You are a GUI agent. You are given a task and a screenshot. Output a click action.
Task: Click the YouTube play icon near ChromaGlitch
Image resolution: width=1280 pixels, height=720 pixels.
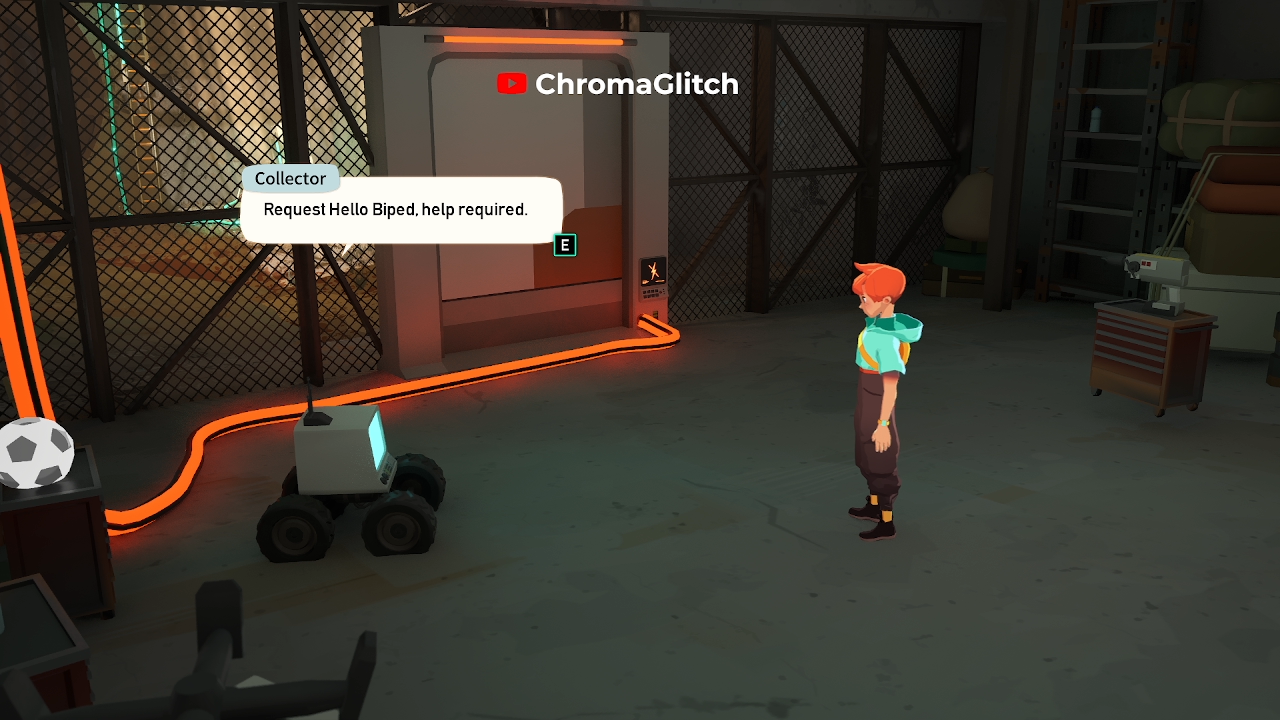pyautogui.click(x=512, y=84)
